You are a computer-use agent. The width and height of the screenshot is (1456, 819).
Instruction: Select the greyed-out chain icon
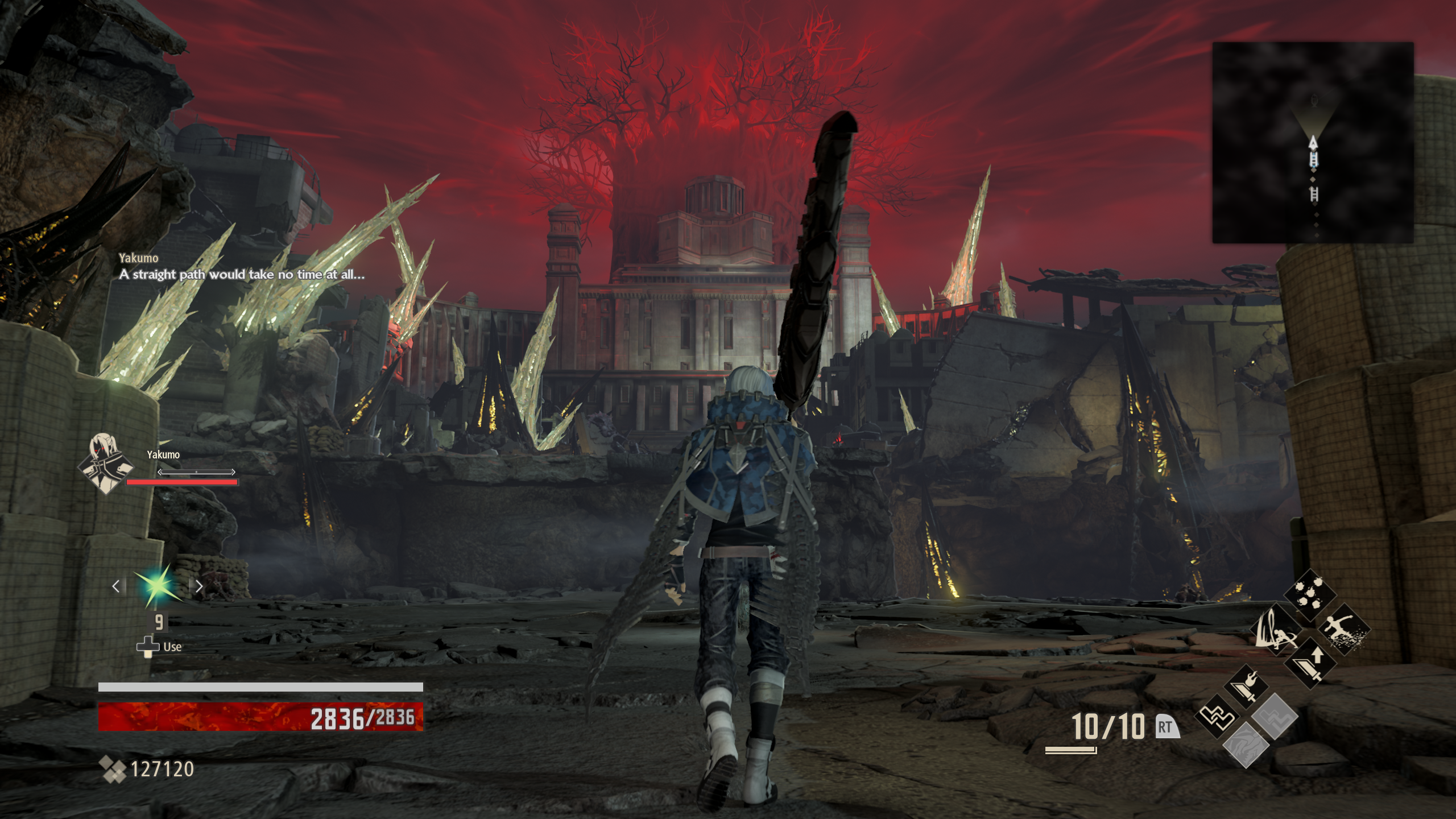(x=1275, y=716)
